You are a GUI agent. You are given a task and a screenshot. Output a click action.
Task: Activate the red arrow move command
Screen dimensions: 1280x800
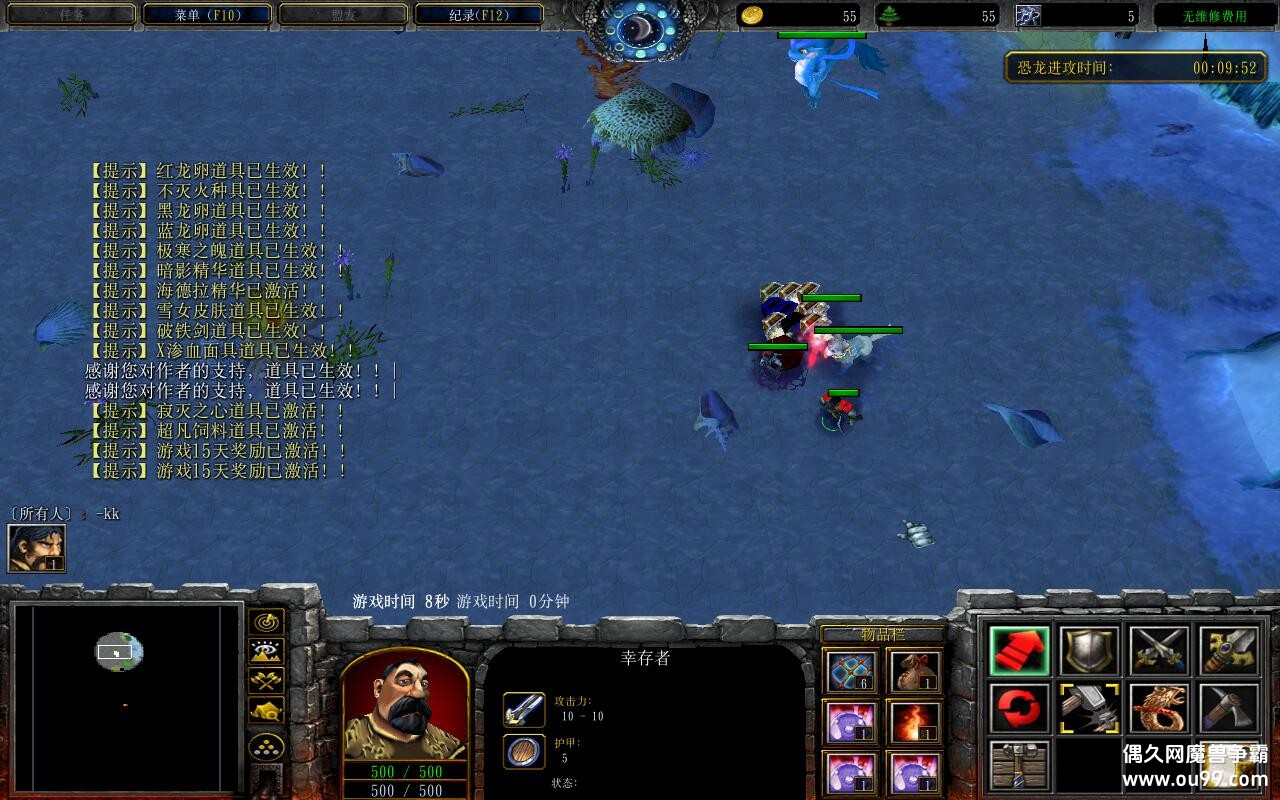click(x=1019, y=651)
